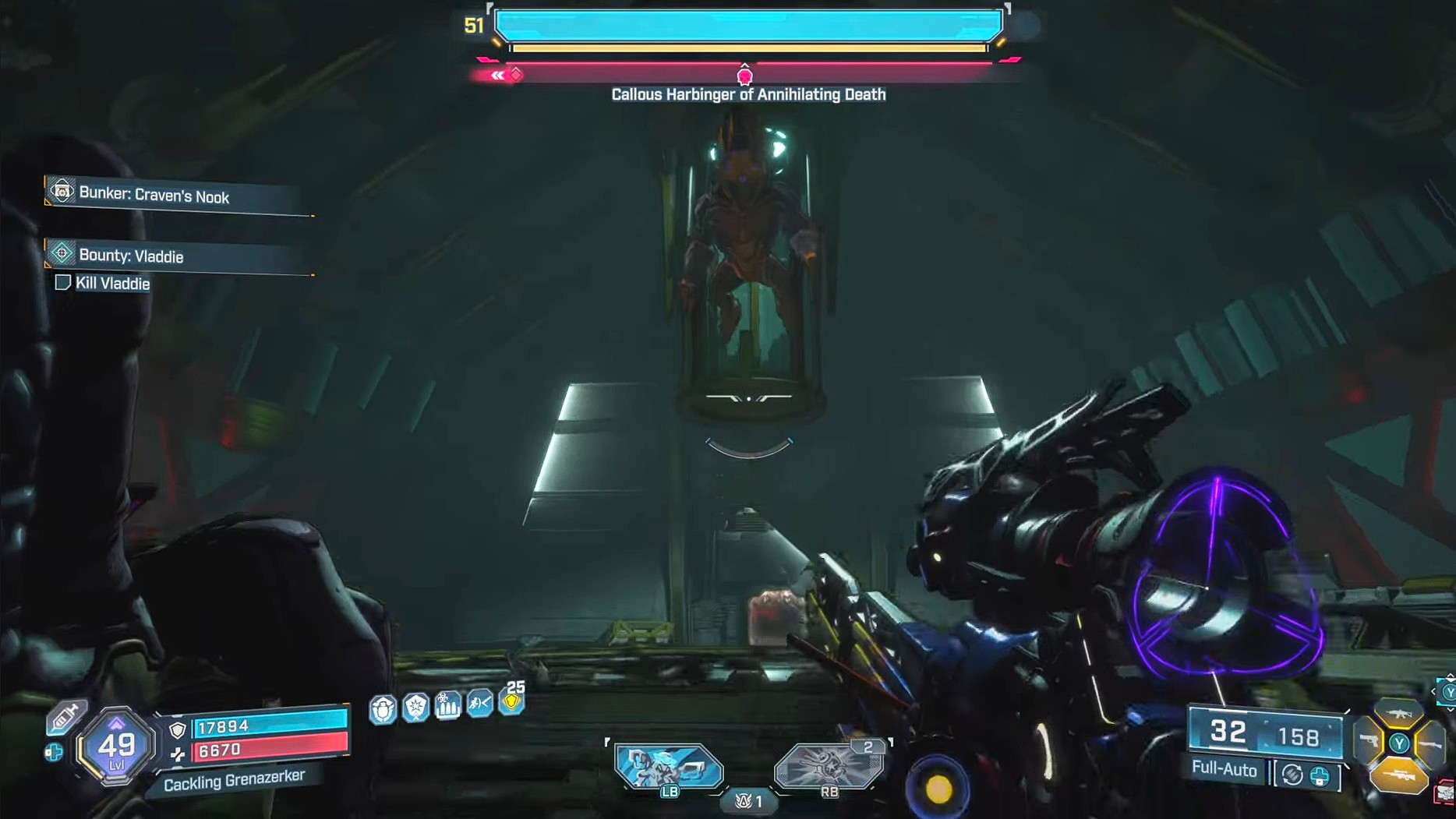The width and height of the screenshot is (1456, 819).
Task: Toggle the Full-Auto firing mode label
Action: pos(1224,770)
